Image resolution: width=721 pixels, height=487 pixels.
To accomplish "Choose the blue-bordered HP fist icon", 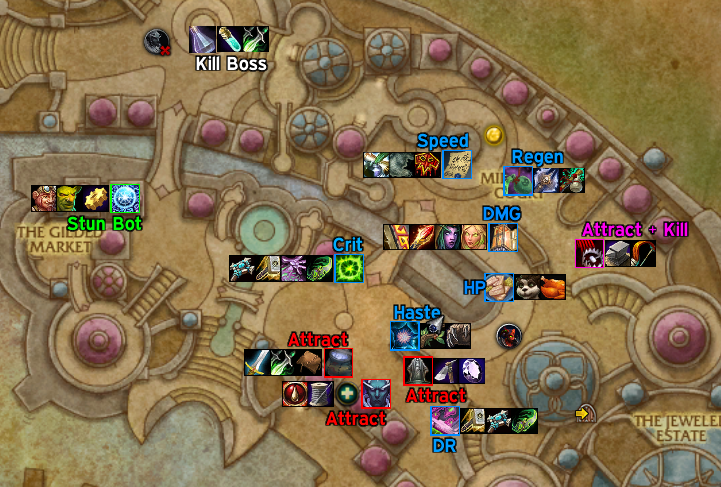I will (498, 288).
